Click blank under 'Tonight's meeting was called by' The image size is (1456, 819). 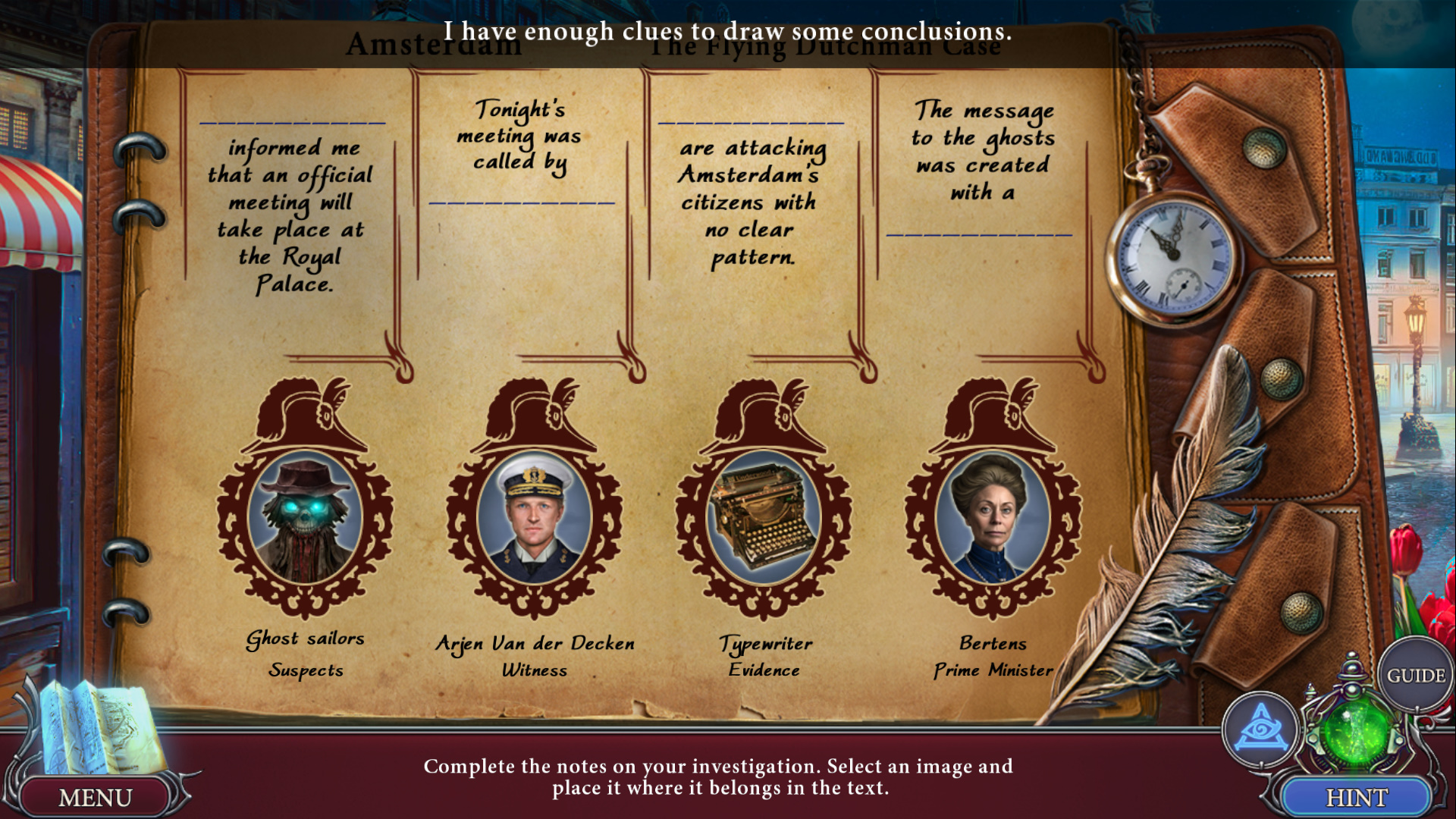pyautogui.click(x=522, y=197)
